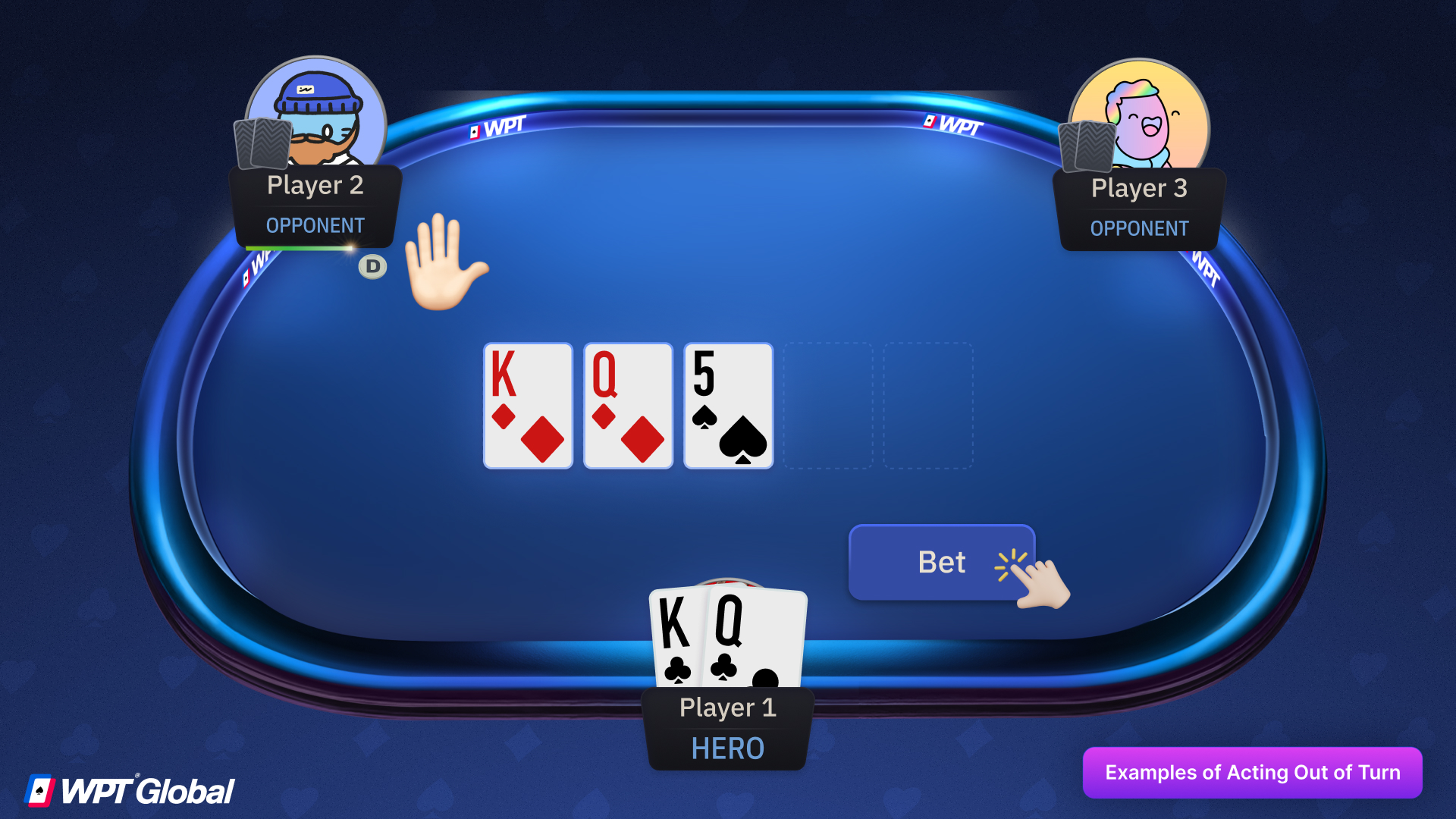Select the King of Diamonds community card
Viewport: 1456px width, 819px height.
(x=527, y=406)
